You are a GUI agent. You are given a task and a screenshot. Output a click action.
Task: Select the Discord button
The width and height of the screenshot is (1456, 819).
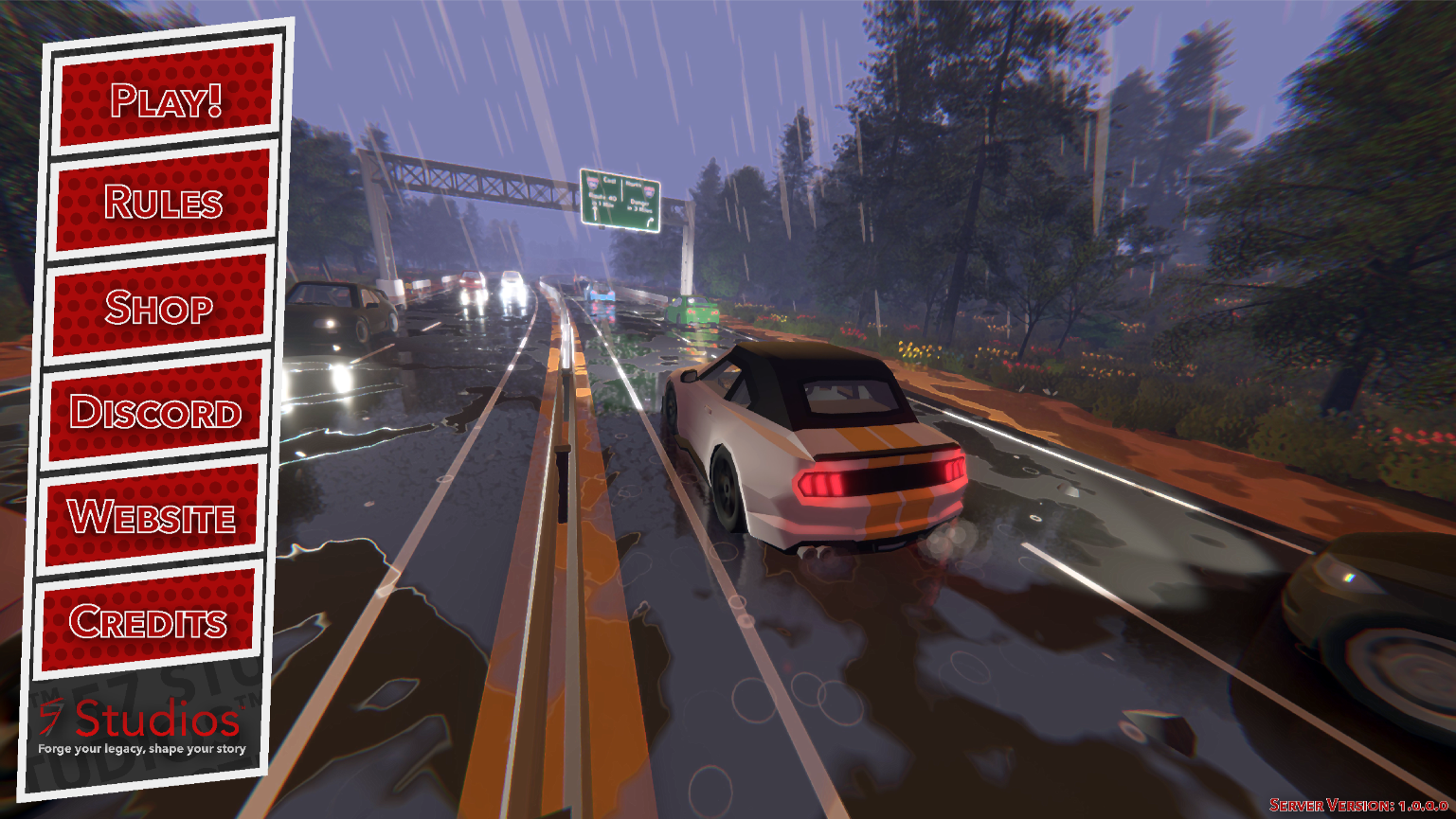[x=155, y=412]
